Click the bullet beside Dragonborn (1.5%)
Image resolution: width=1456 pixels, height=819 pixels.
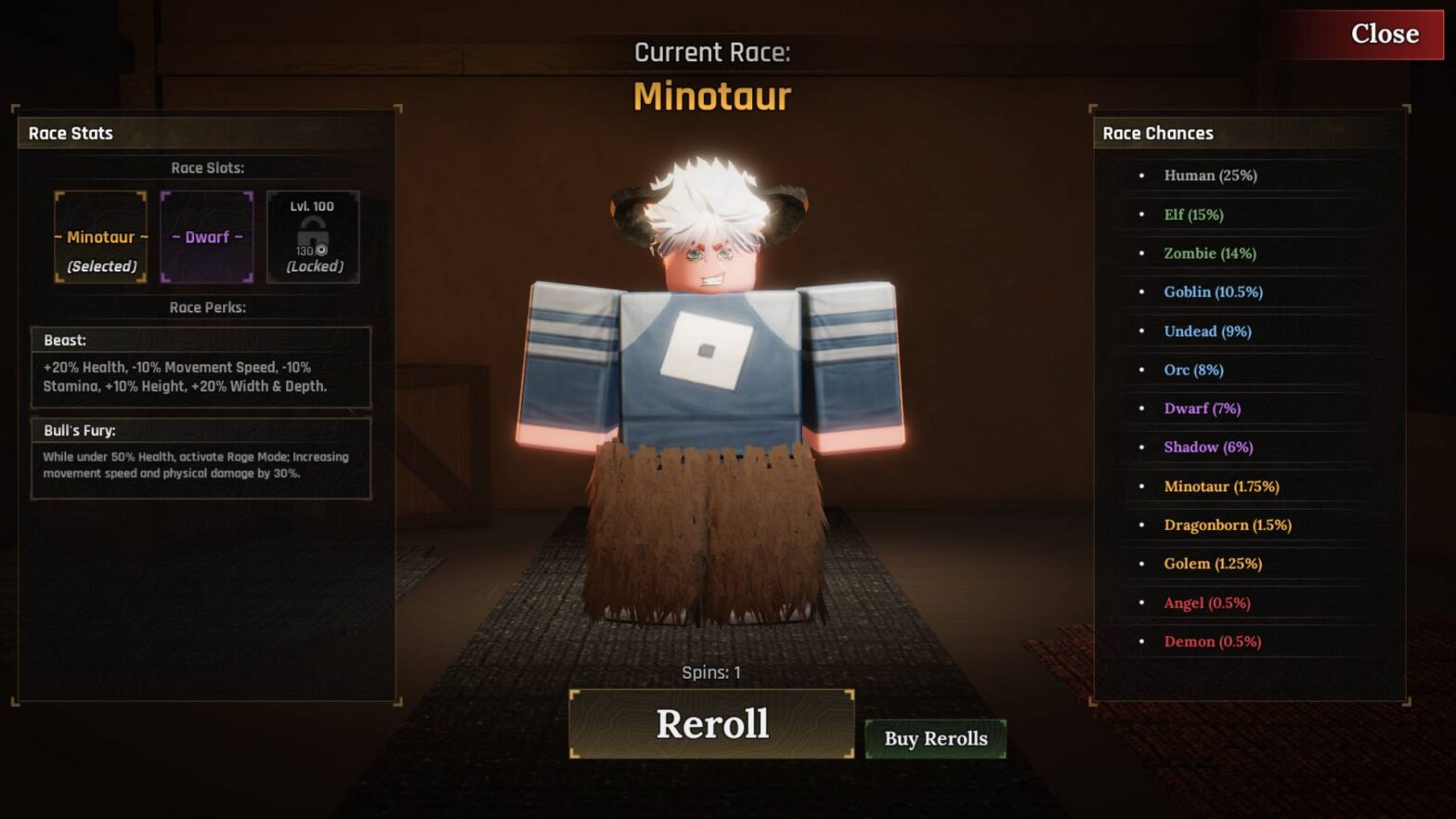tap(1140, 525)
